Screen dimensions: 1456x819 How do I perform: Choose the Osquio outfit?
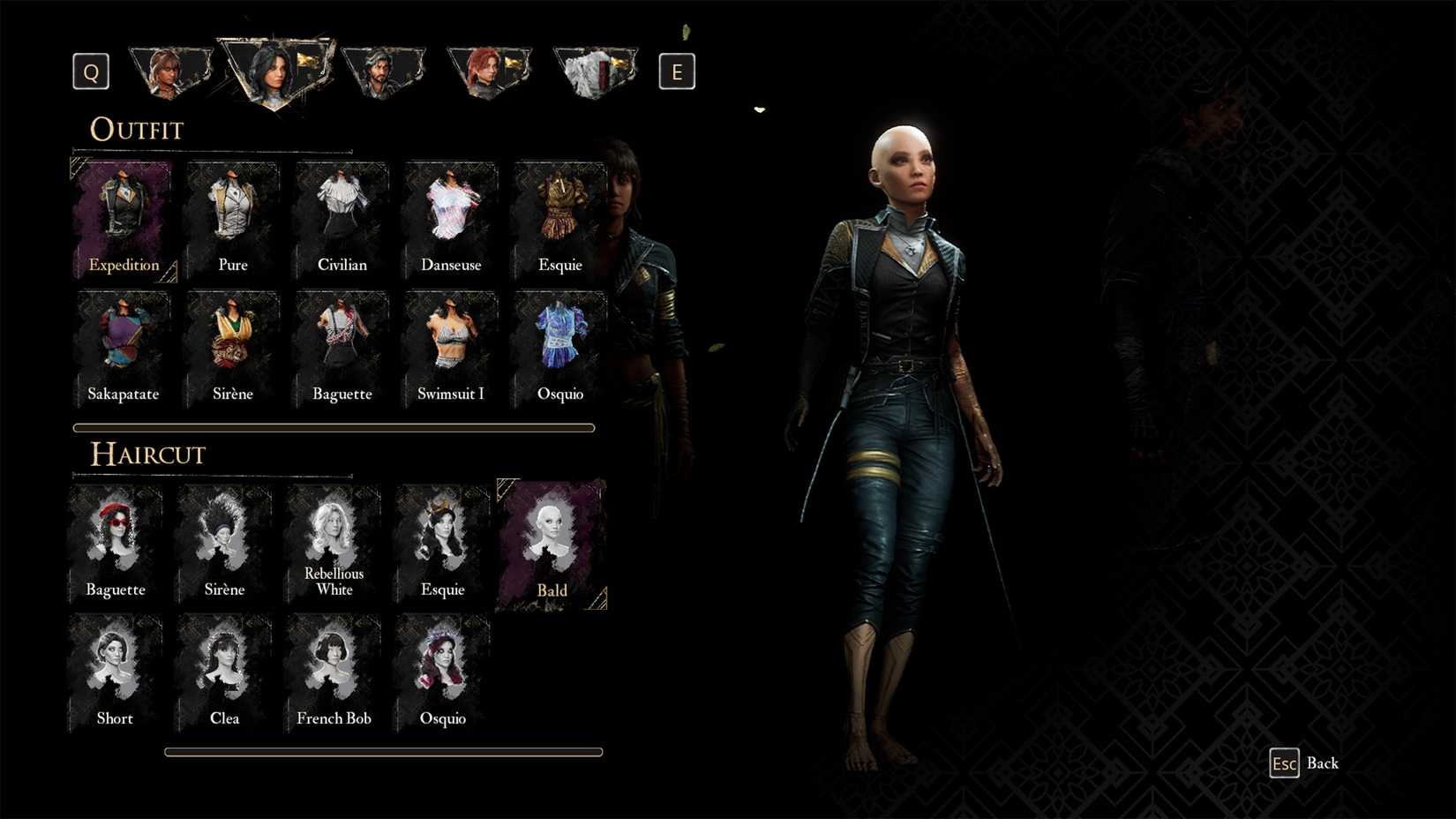coord(559,344)
